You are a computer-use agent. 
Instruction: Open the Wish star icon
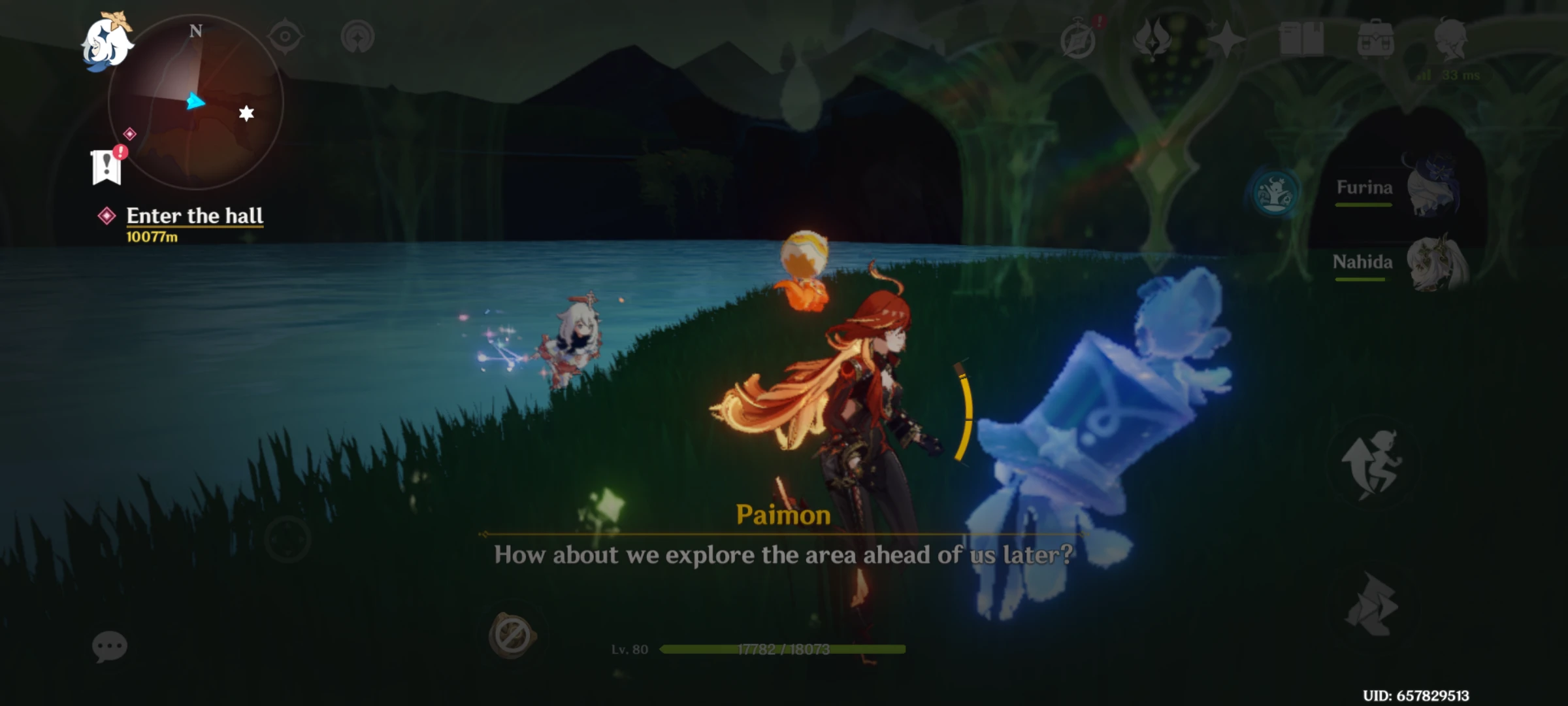pos(1226,41)
